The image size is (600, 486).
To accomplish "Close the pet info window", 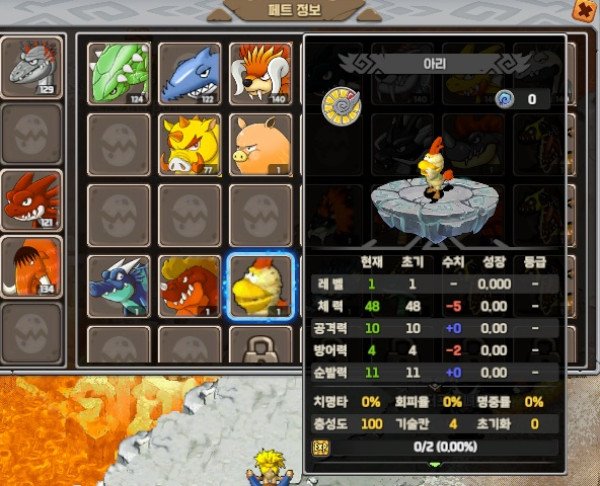I will click(581, 9).
